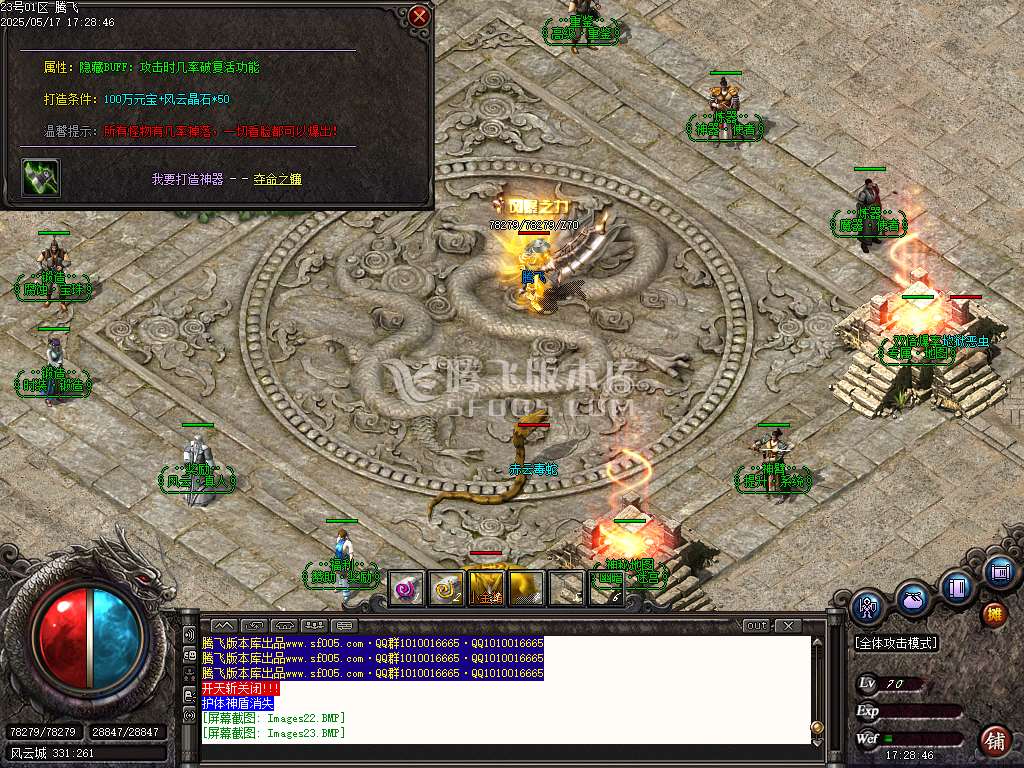The height and width of the screenshot is (768, 1024).
Task: Open the red 铺 shop button
Action: [995, 741]
